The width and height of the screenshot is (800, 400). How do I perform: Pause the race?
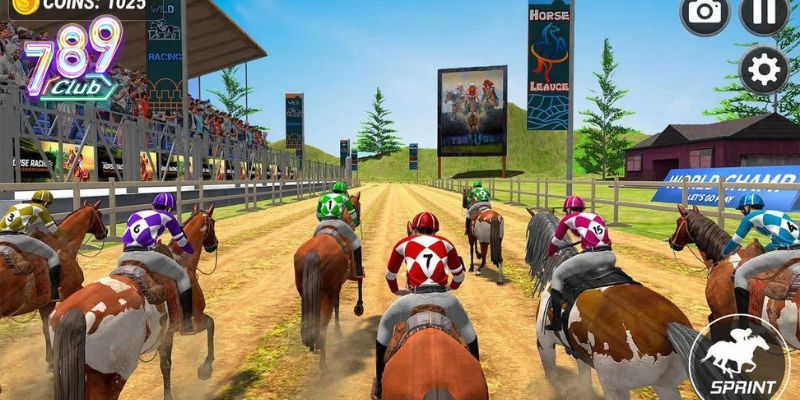coord(765,12)
